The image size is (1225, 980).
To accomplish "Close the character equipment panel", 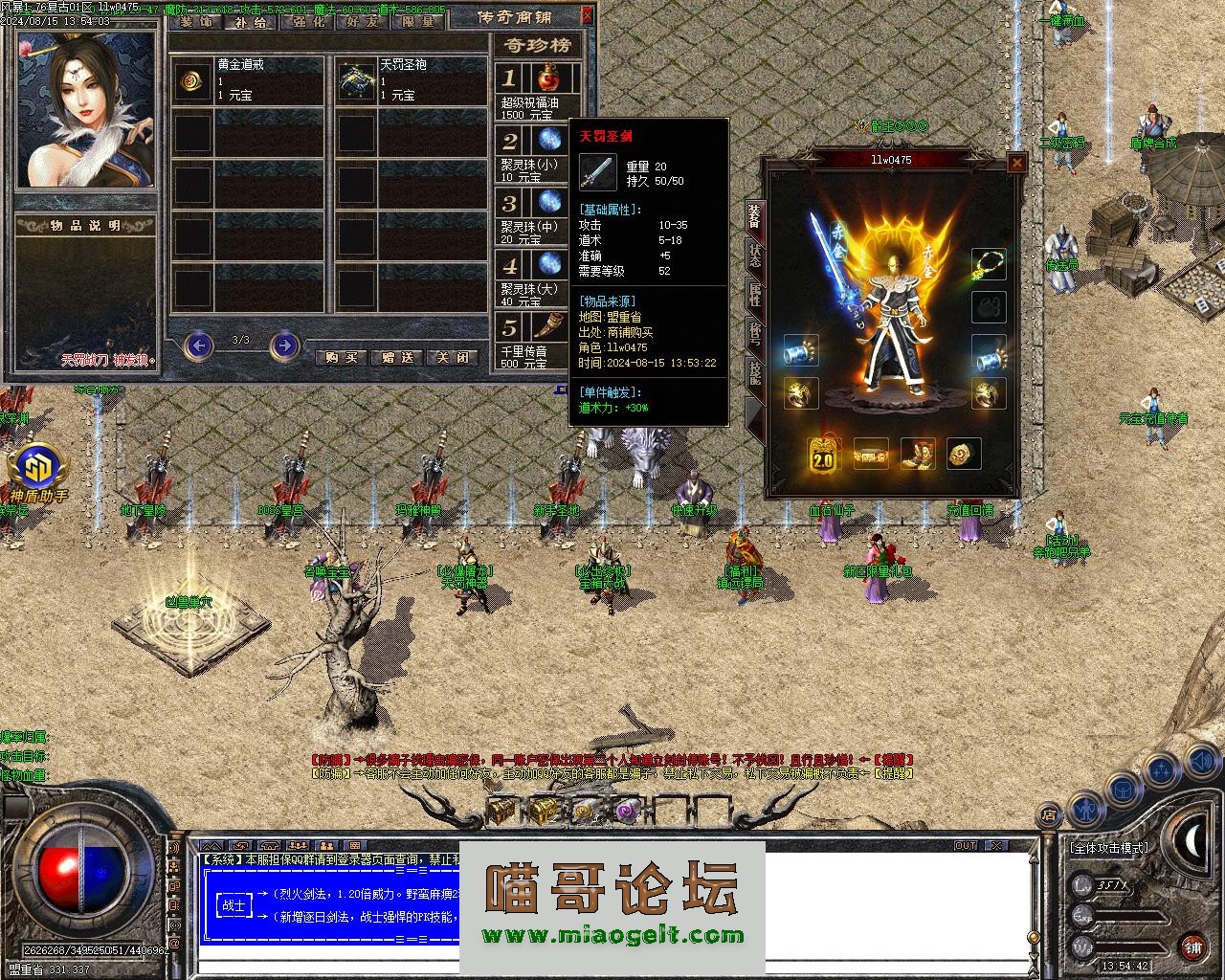I will click(1016, 164).
